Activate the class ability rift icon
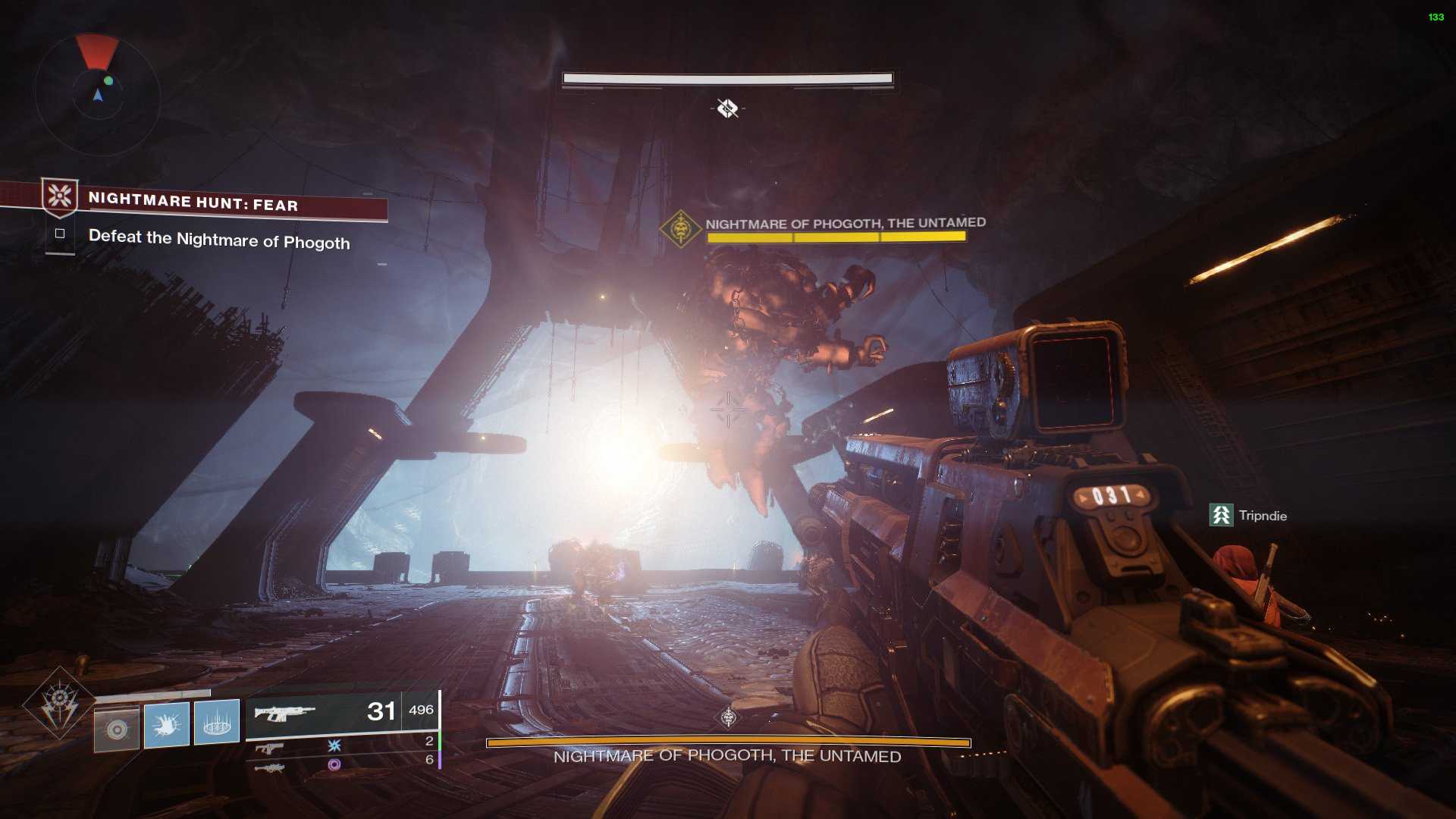Image resolution: width=1456 pixels, height=819 pixels. tap(217, 722)
